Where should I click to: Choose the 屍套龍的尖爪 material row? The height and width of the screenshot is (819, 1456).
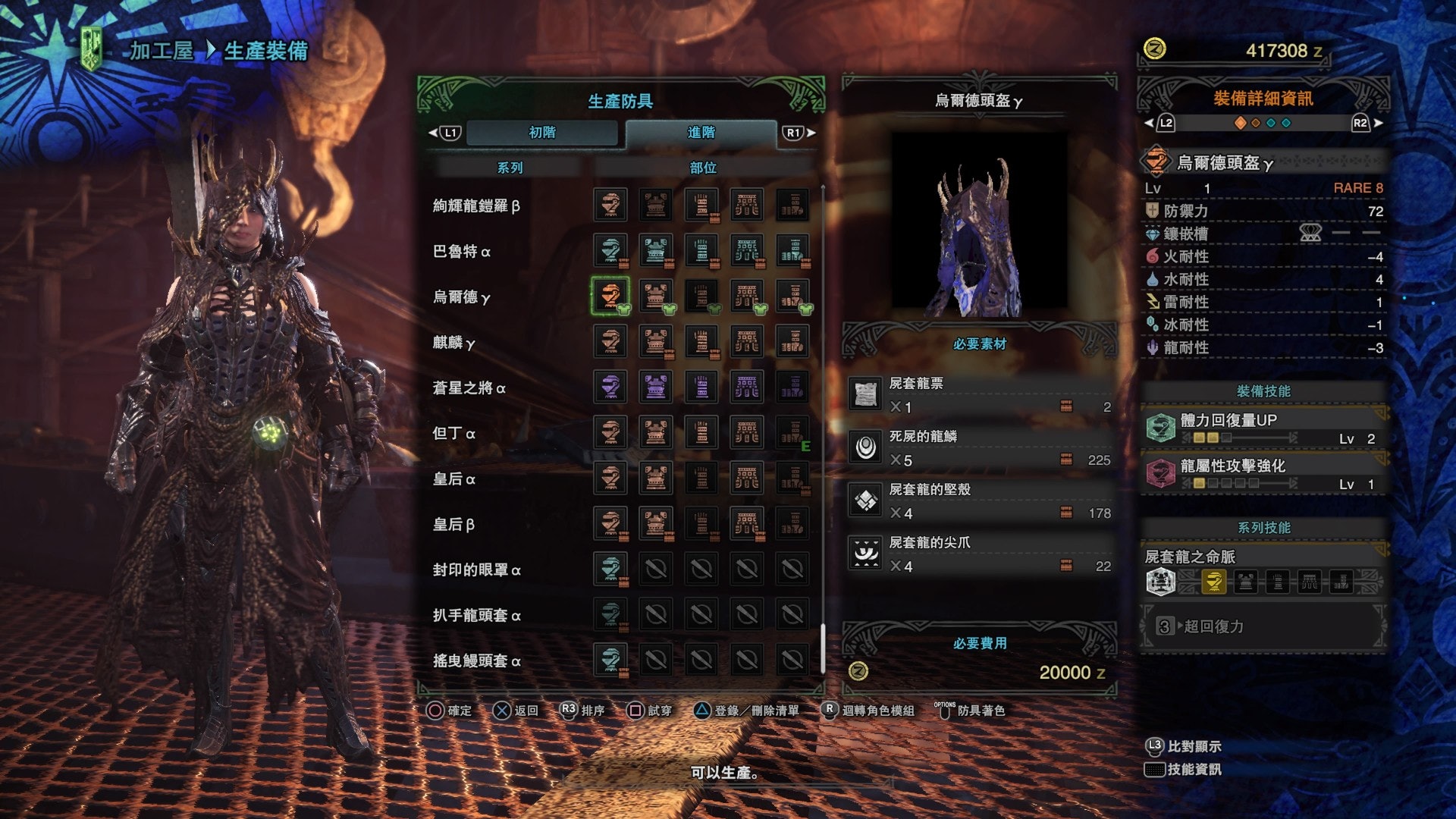pyautogui.click(x=980, y=554)
